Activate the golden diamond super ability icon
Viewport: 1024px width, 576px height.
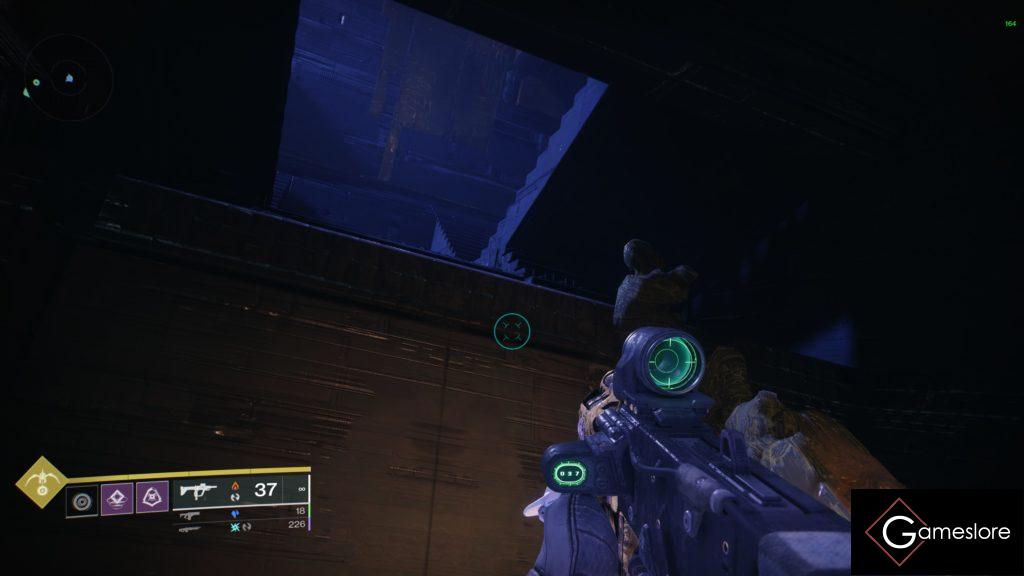tap(41, 483)
